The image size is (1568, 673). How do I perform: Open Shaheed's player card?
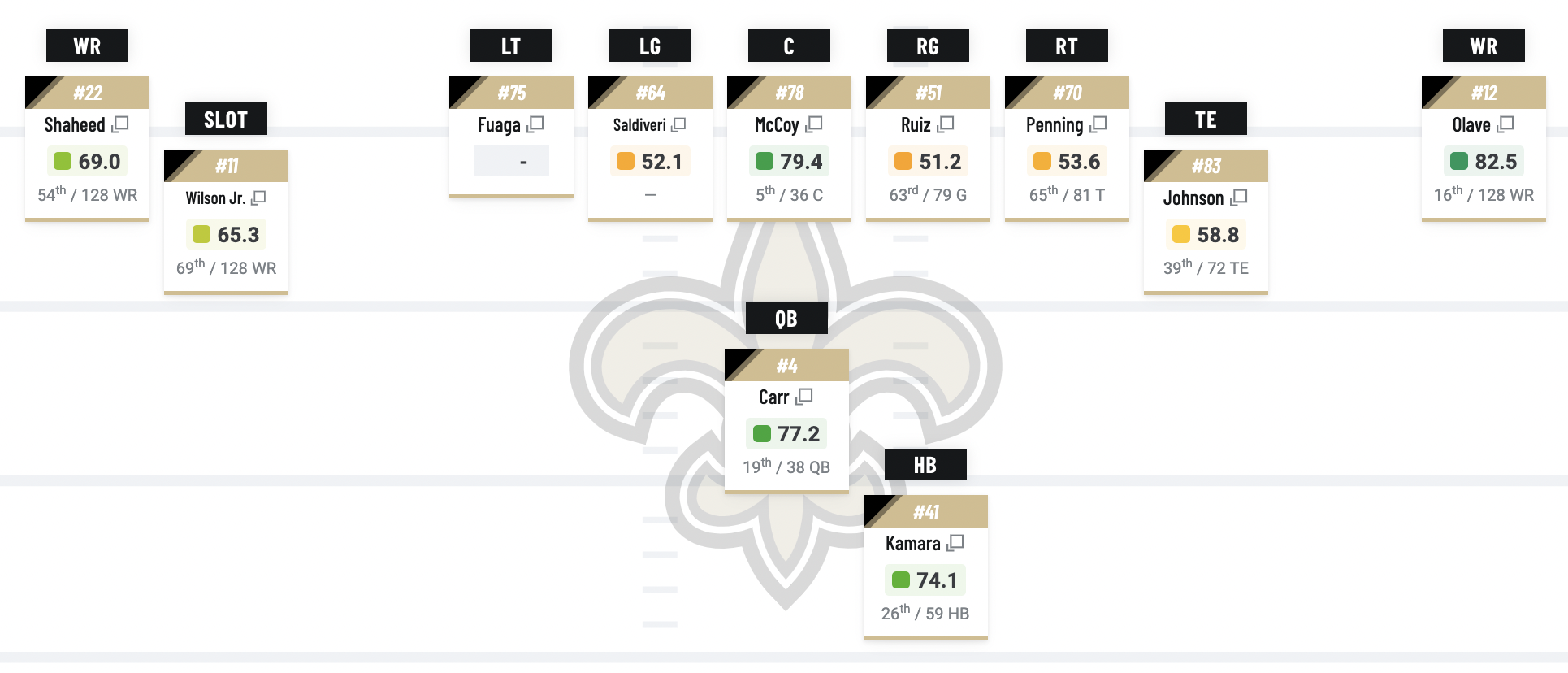pos(75,125)
